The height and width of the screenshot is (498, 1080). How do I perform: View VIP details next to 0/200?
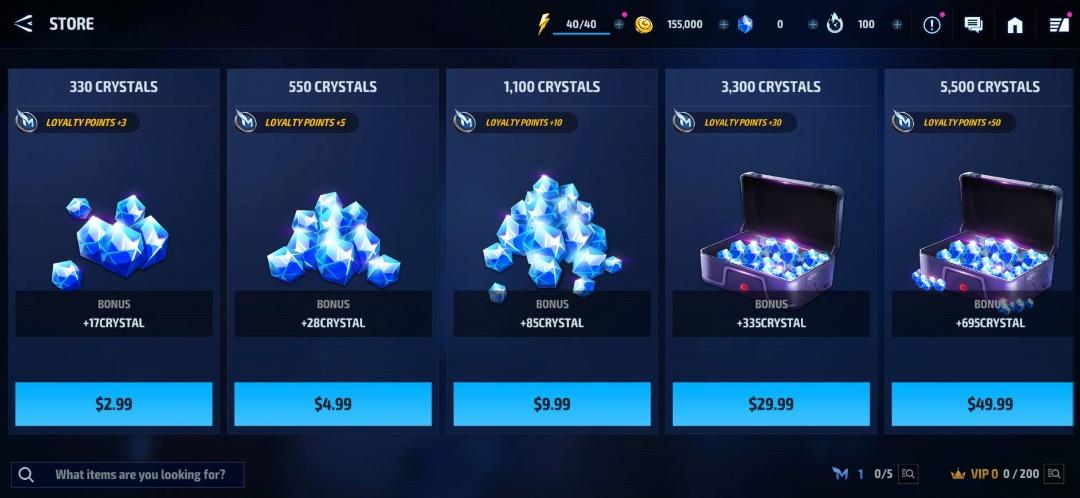click(x=1055, y=474)
